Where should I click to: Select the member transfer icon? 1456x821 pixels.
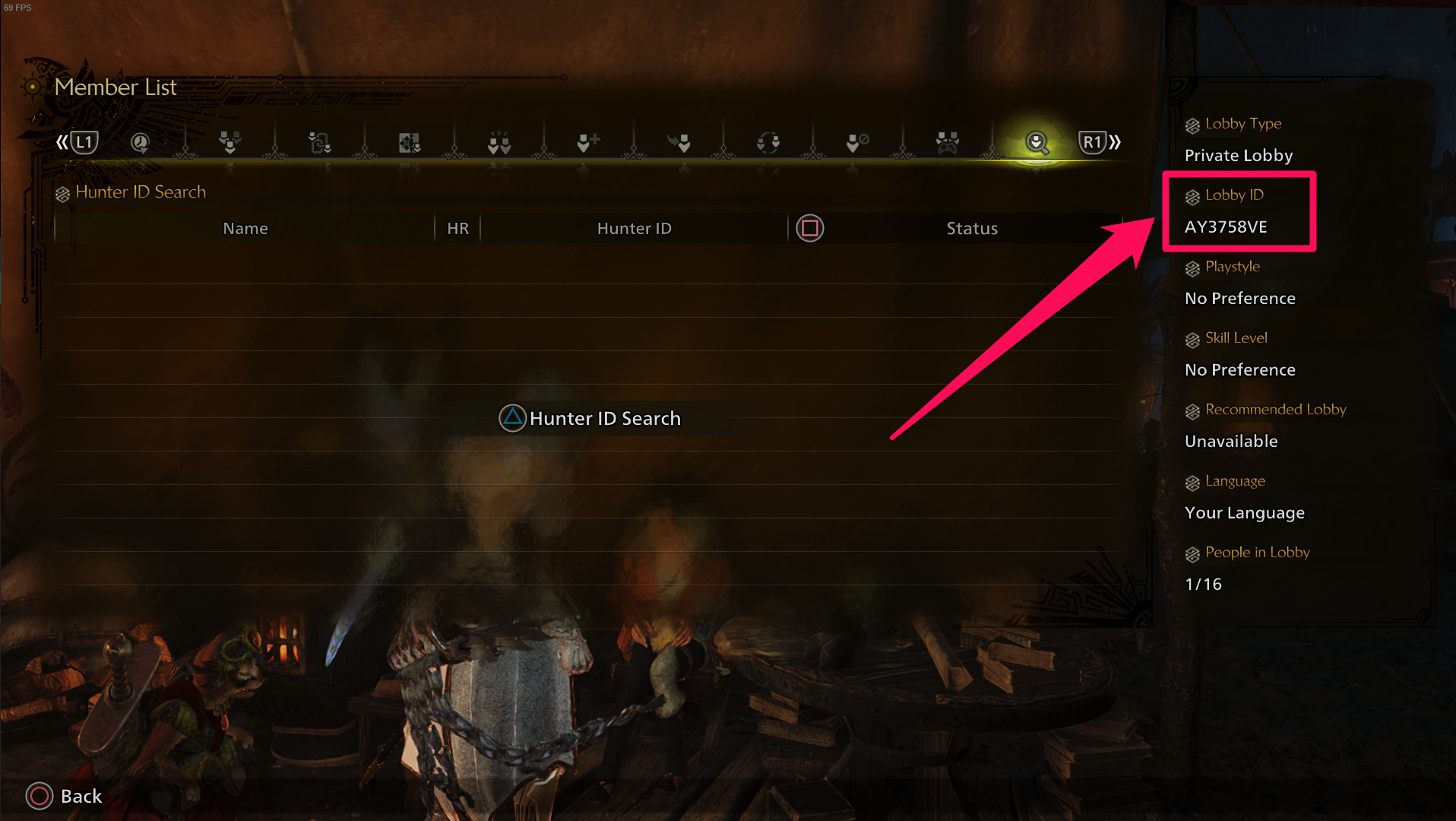(x=318, y=142)
